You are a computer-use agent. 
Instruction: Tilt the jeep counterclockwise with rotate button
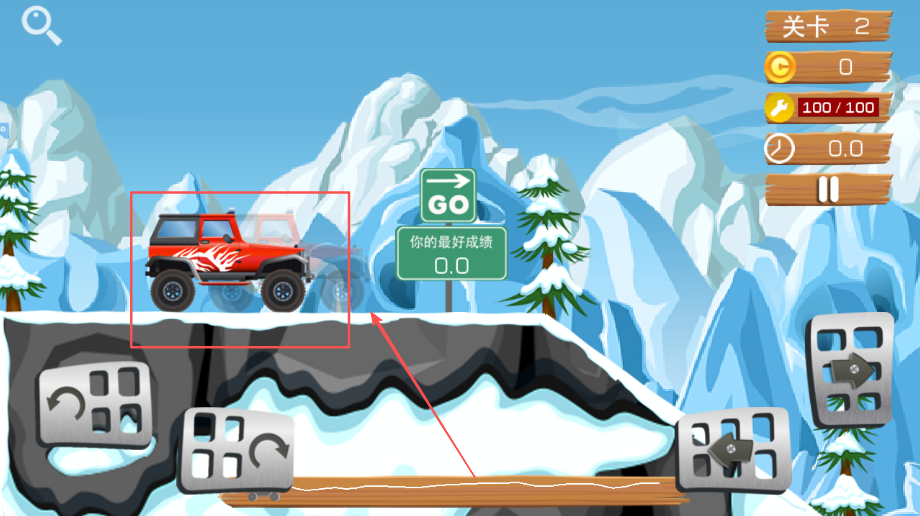click(x=93, y=403)
